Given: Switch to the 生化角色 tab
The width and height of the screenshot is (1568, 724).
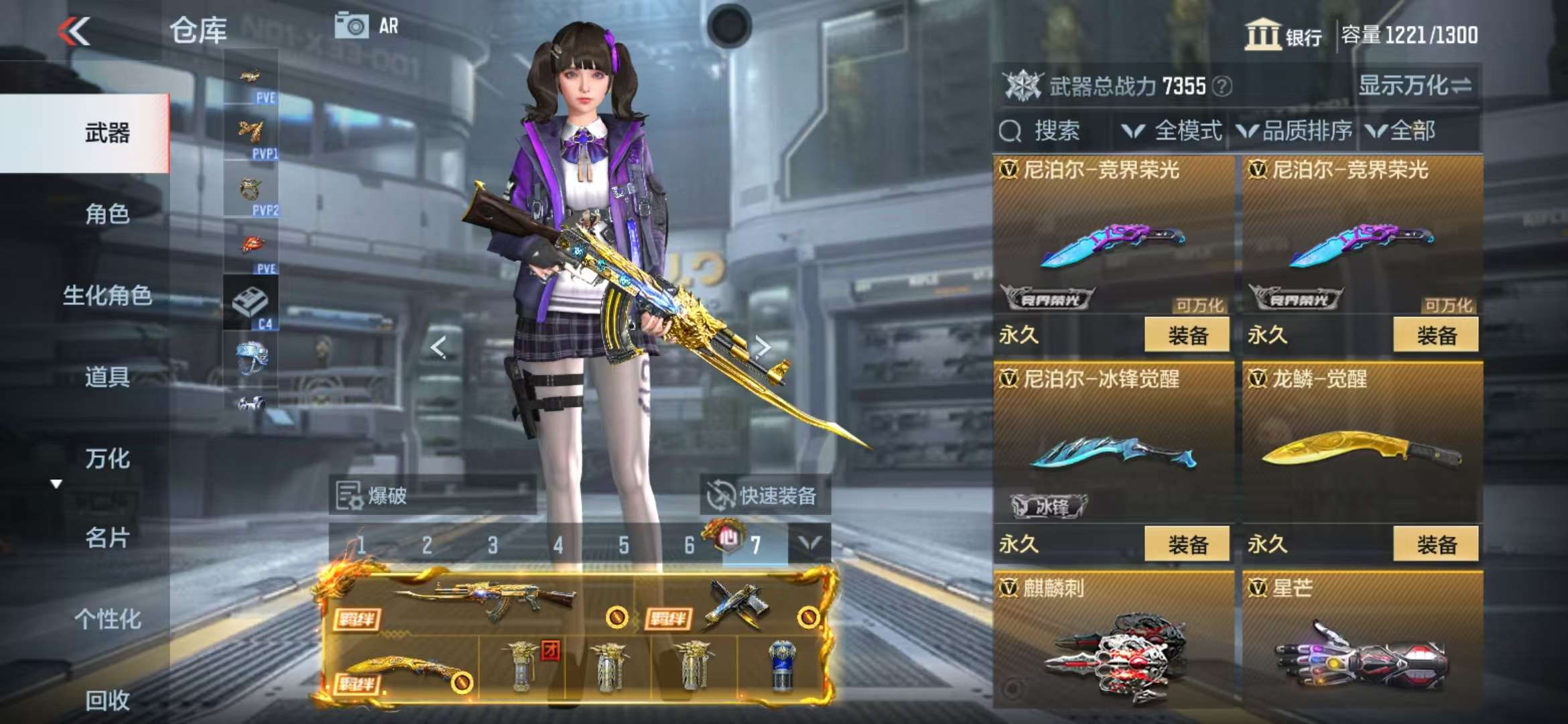Looking at the screenshot, I should point(107,295).
